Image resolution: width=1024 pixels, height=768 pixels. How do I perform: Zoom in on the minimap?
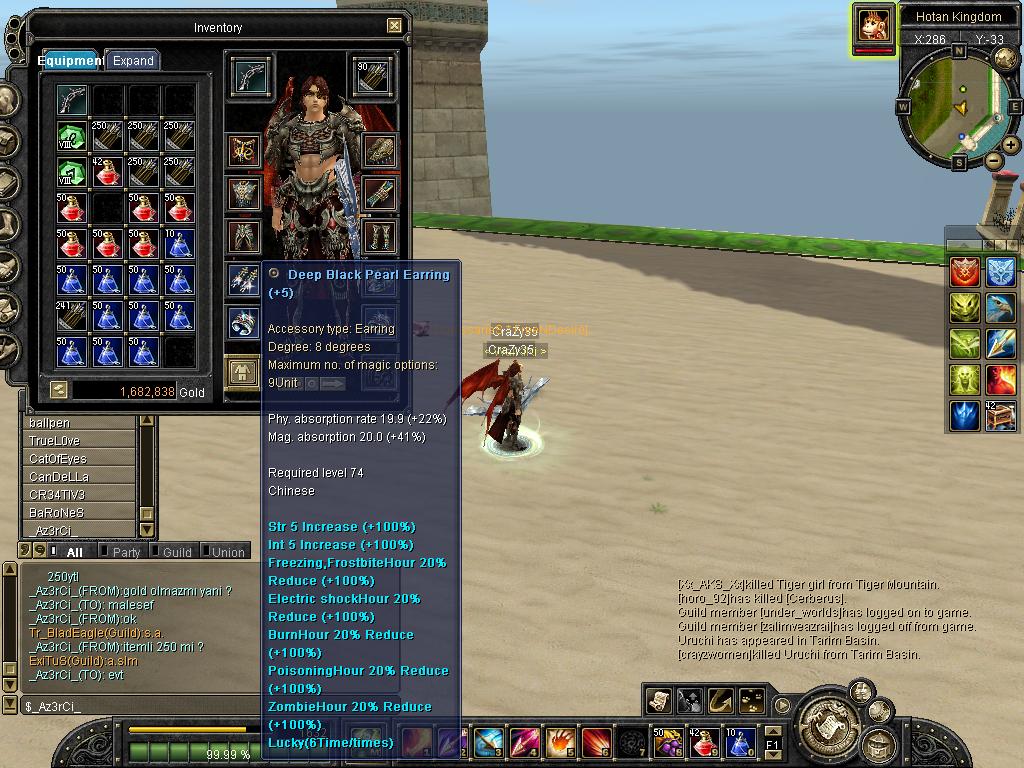point(1010,145)
